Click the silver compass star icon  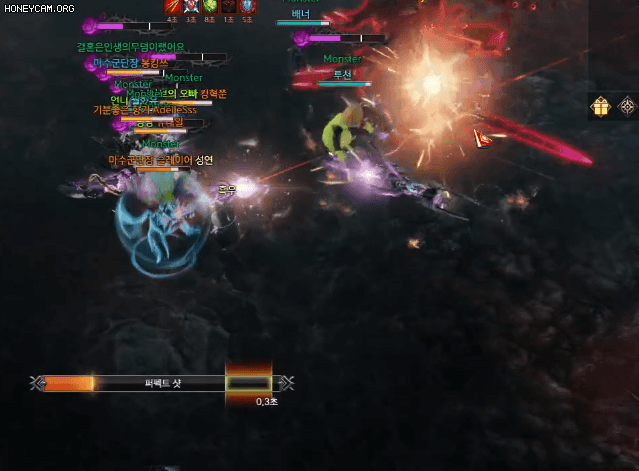coord(627,107)
